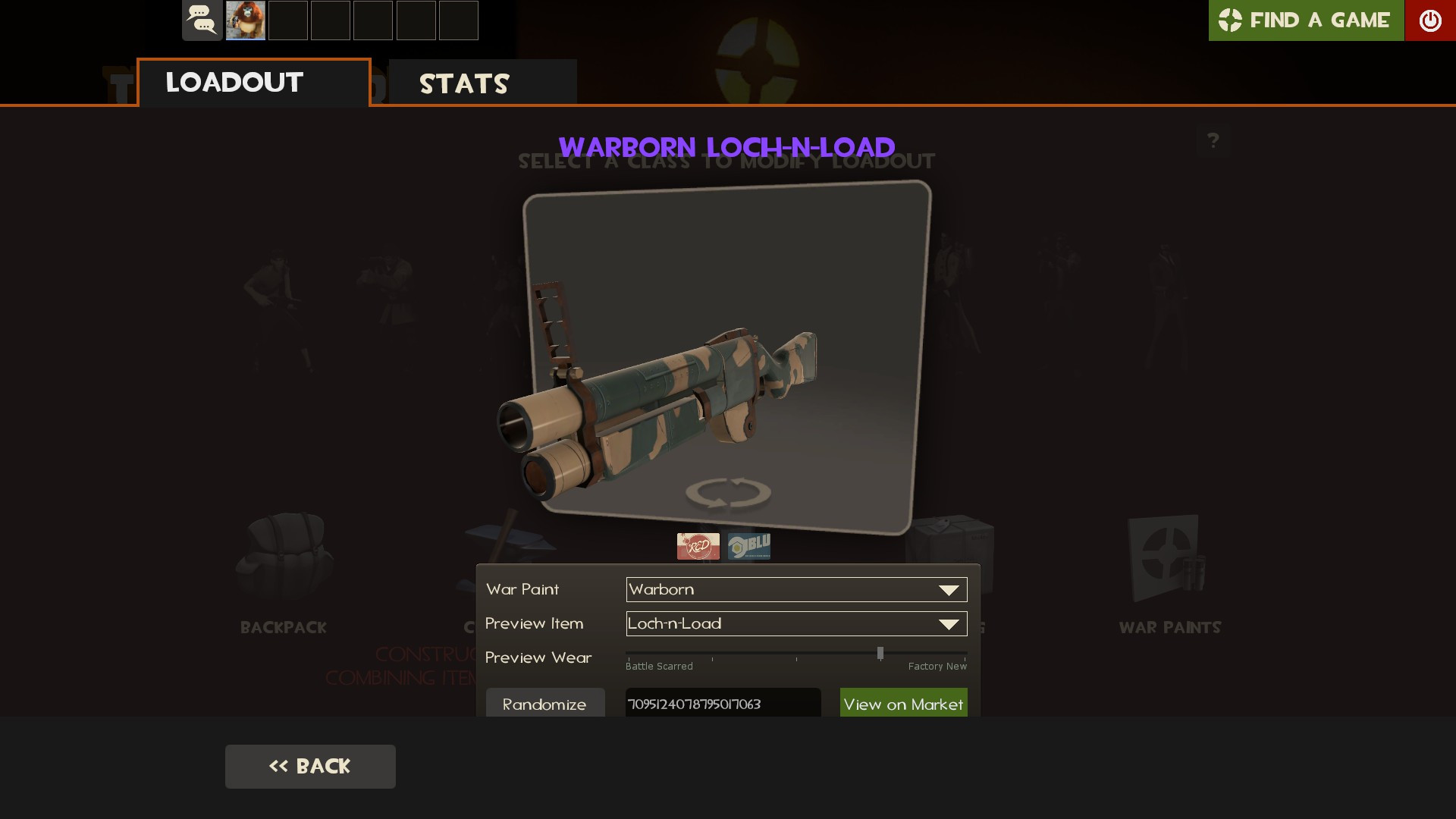This screenshot has height=819, width=1456.
Task: Toggle the RED team paint preview
Action: point(698,545)
